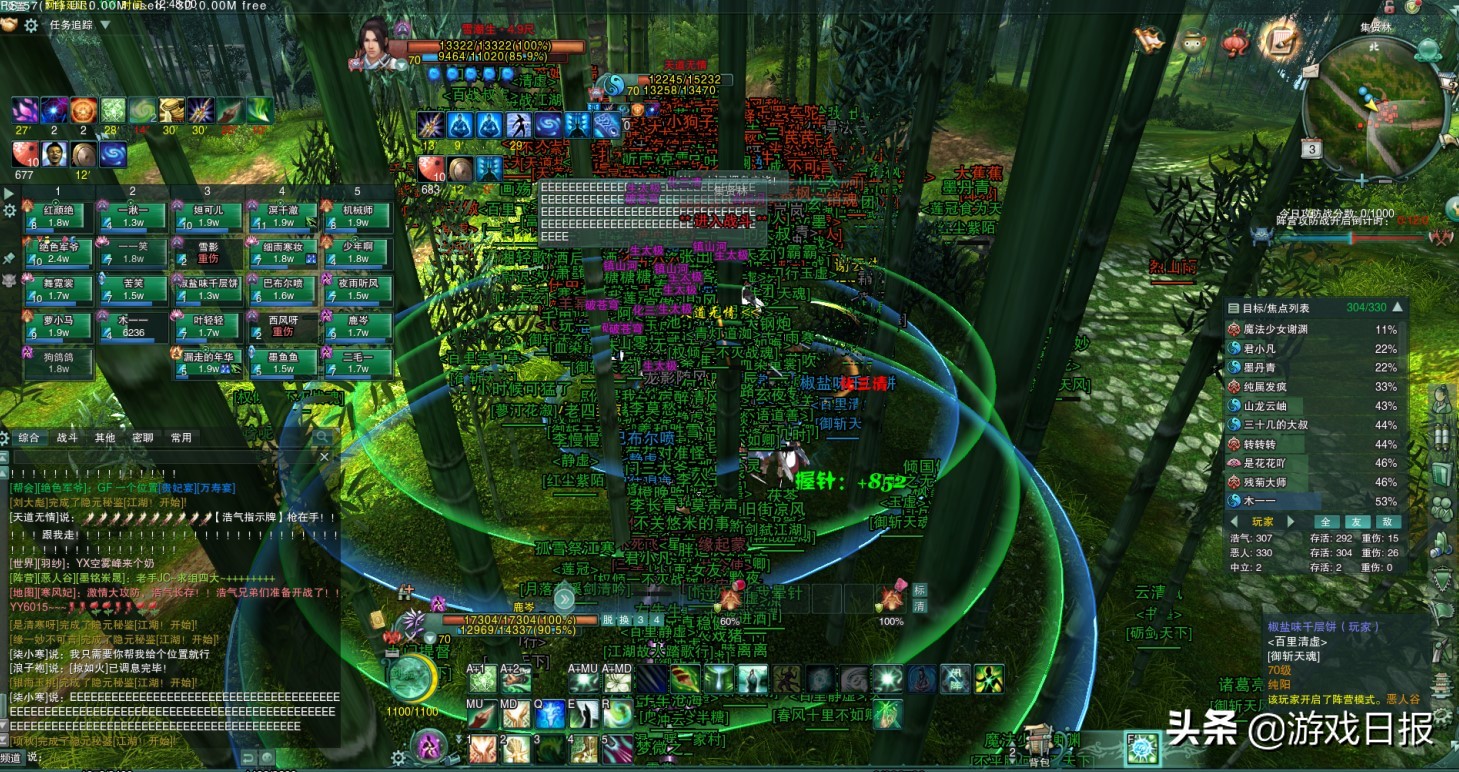The image size is (1459, 772).
Task: Expand the 任务追踪 quest tracker dropdown
Action: coord(105,25)
